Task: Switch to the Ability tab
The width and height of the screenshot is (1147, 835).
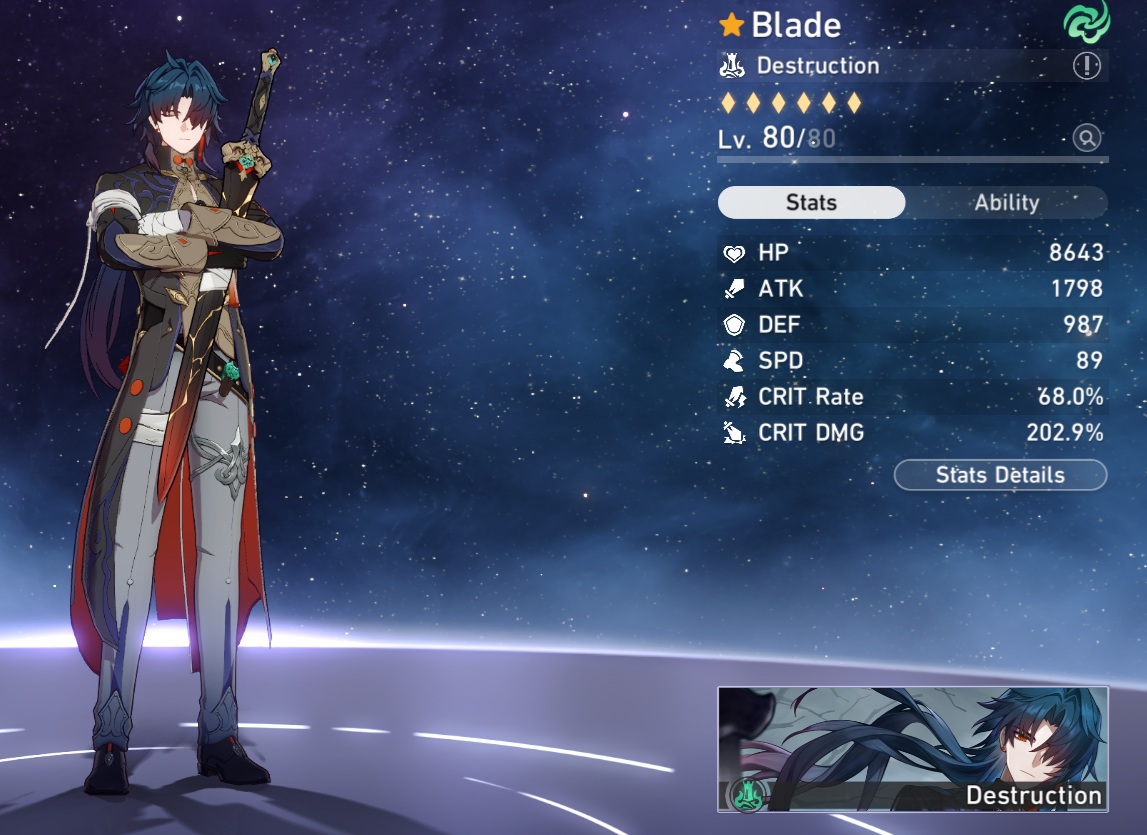Action: pyautogui.click(x=1006, y=202)
